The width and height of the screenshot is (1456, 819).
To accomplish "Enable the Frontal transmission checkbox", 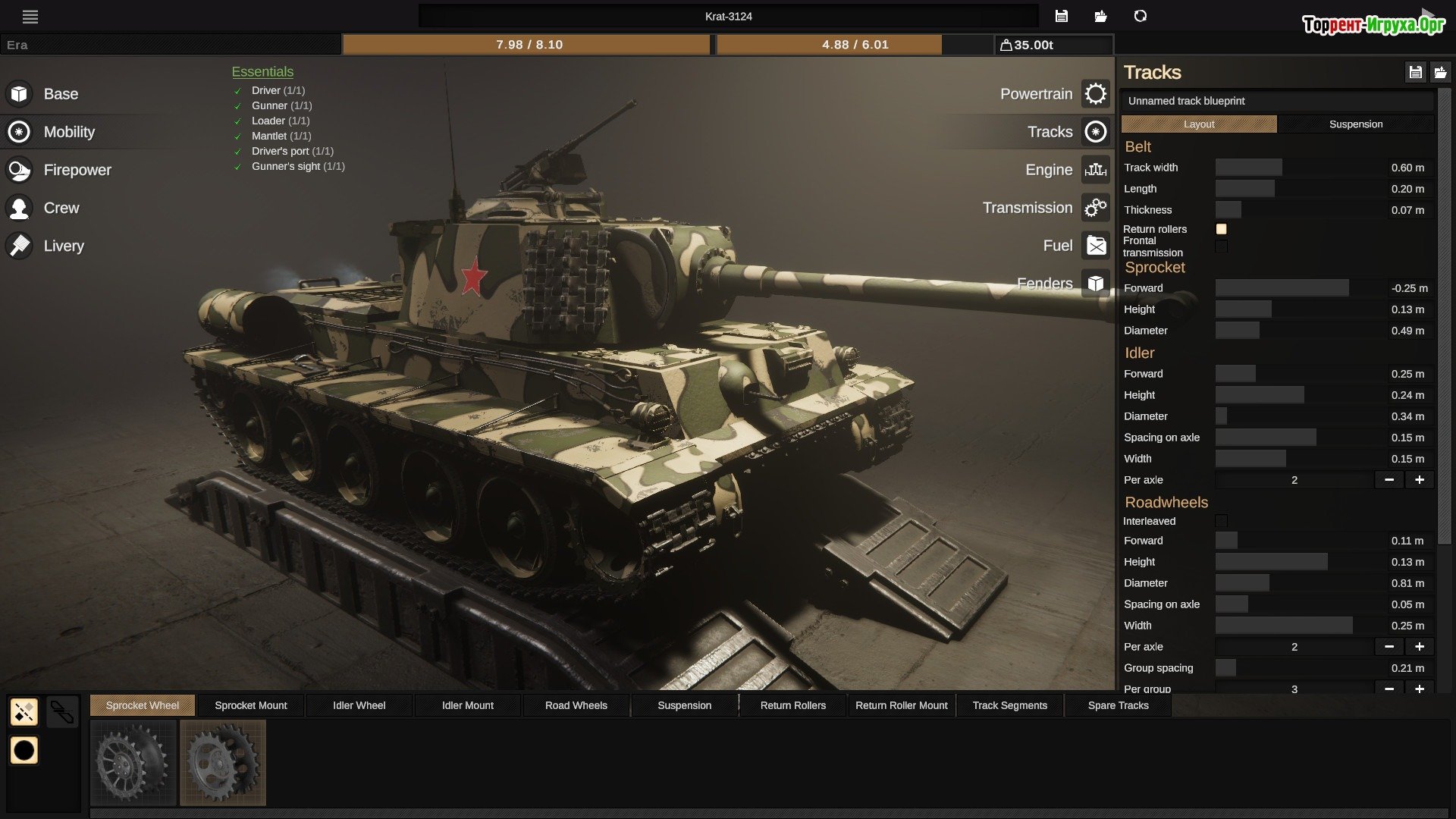I will coord(1221,246).
